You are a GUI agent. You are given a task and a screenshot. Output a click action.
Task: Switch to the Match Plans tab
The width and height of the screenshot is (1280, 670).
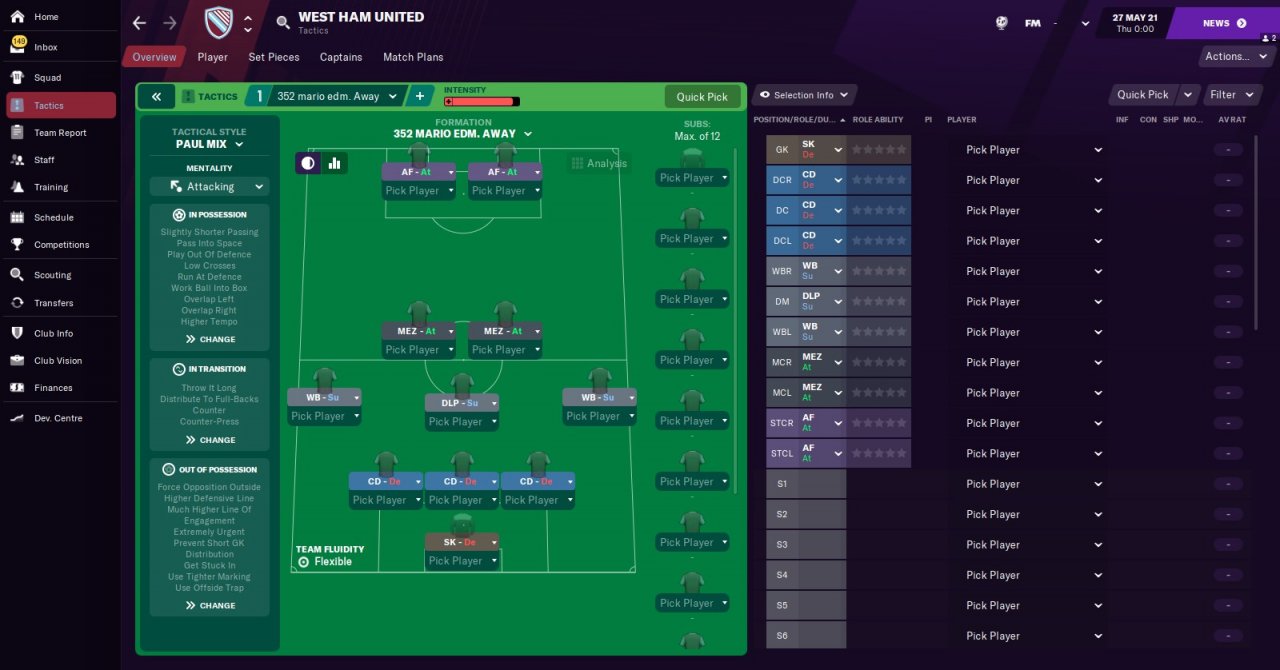pyautogui.click(x=413, y=57)
